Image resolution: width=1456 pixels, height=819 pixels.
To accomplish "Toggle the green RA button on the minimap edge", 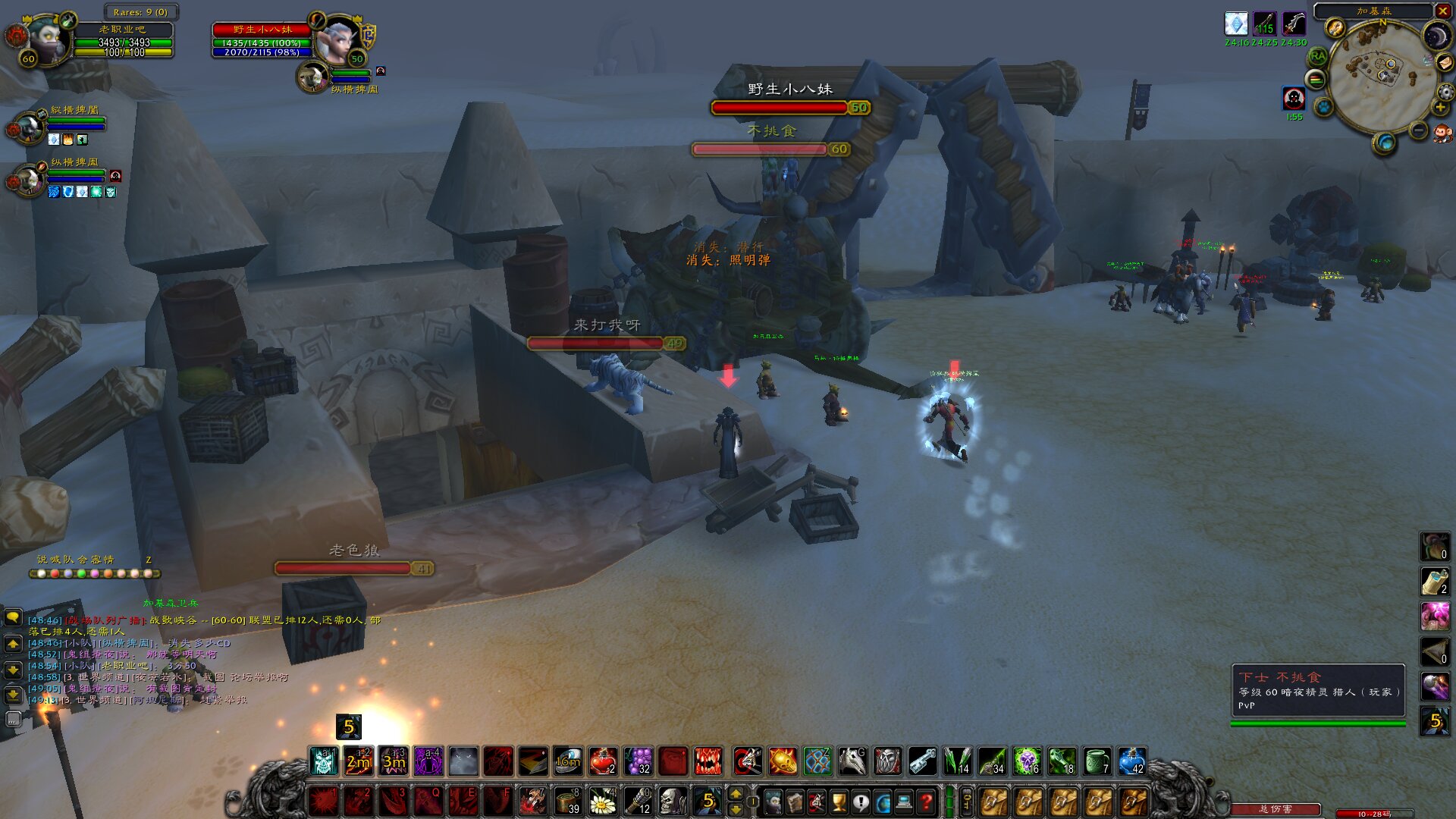I will coord(1317,56).
